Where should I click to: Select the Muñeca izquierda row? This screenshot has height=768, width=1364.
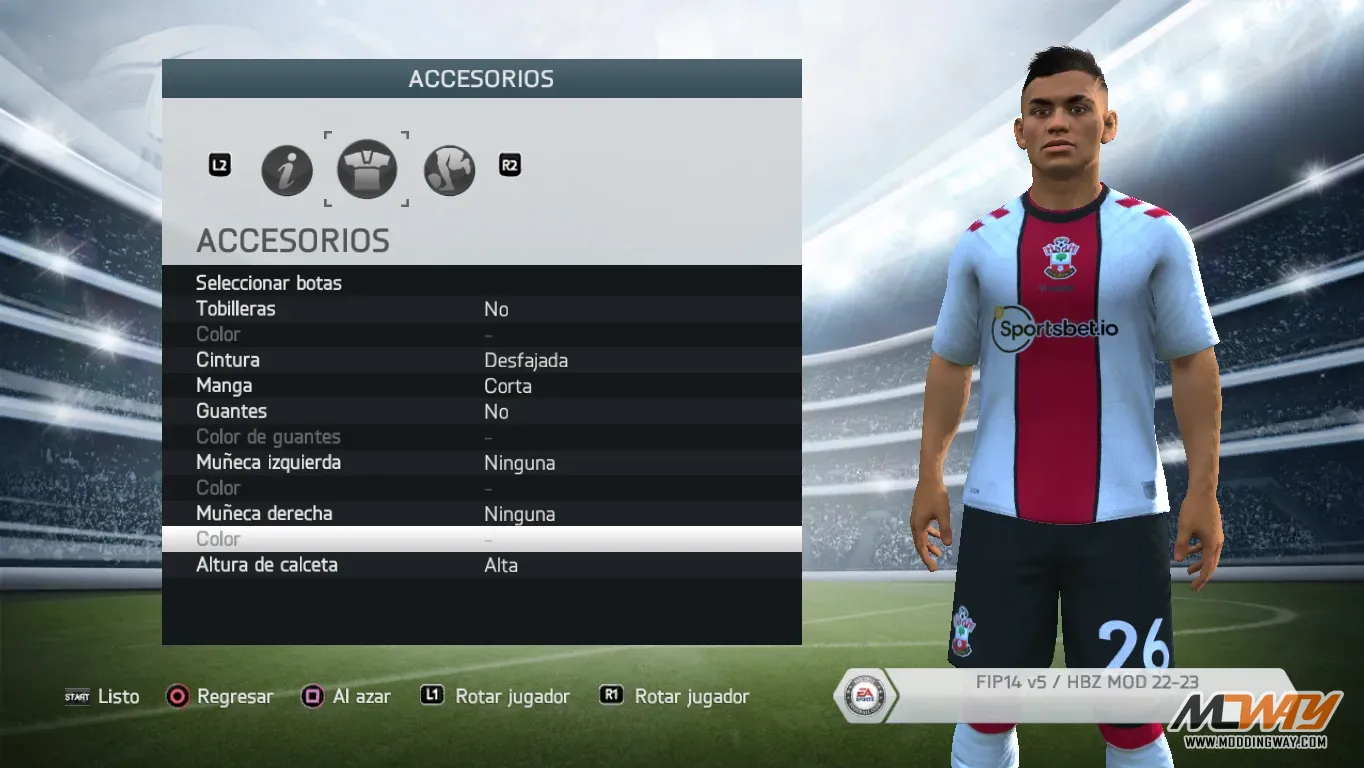[268, 463]
